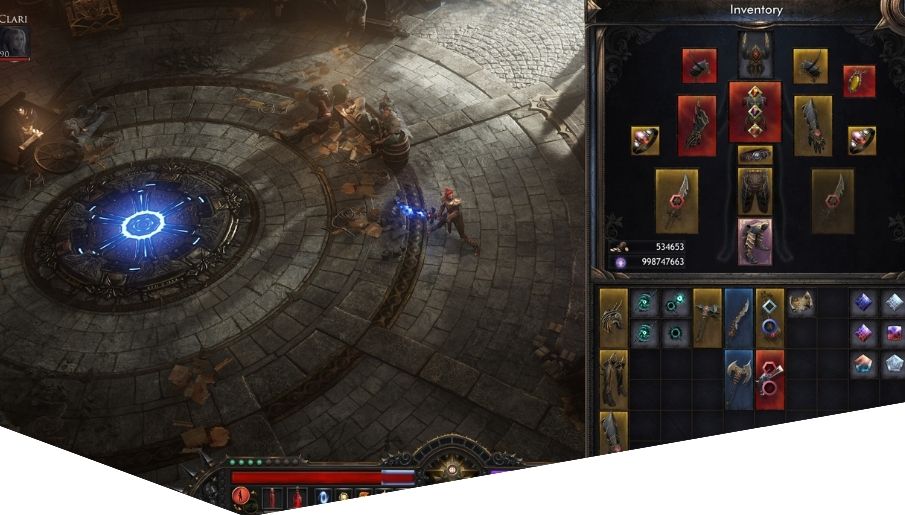Choose the equipped belt slot
The width and height of the screenshot is (905, 515).
tap(755, 155)
